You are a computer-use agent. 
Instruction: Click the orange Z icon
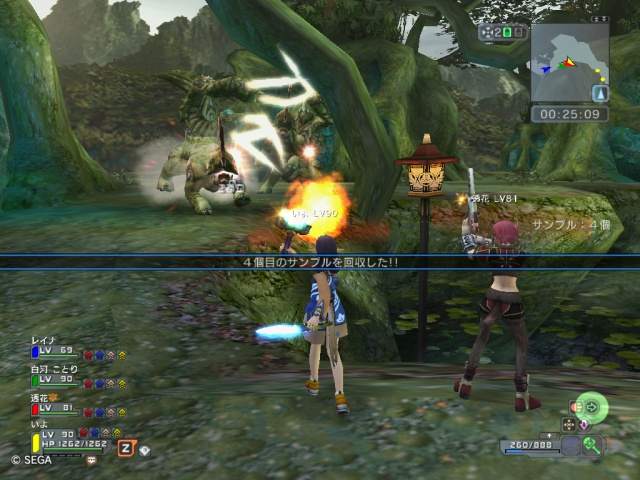click(x=126, y=448)
